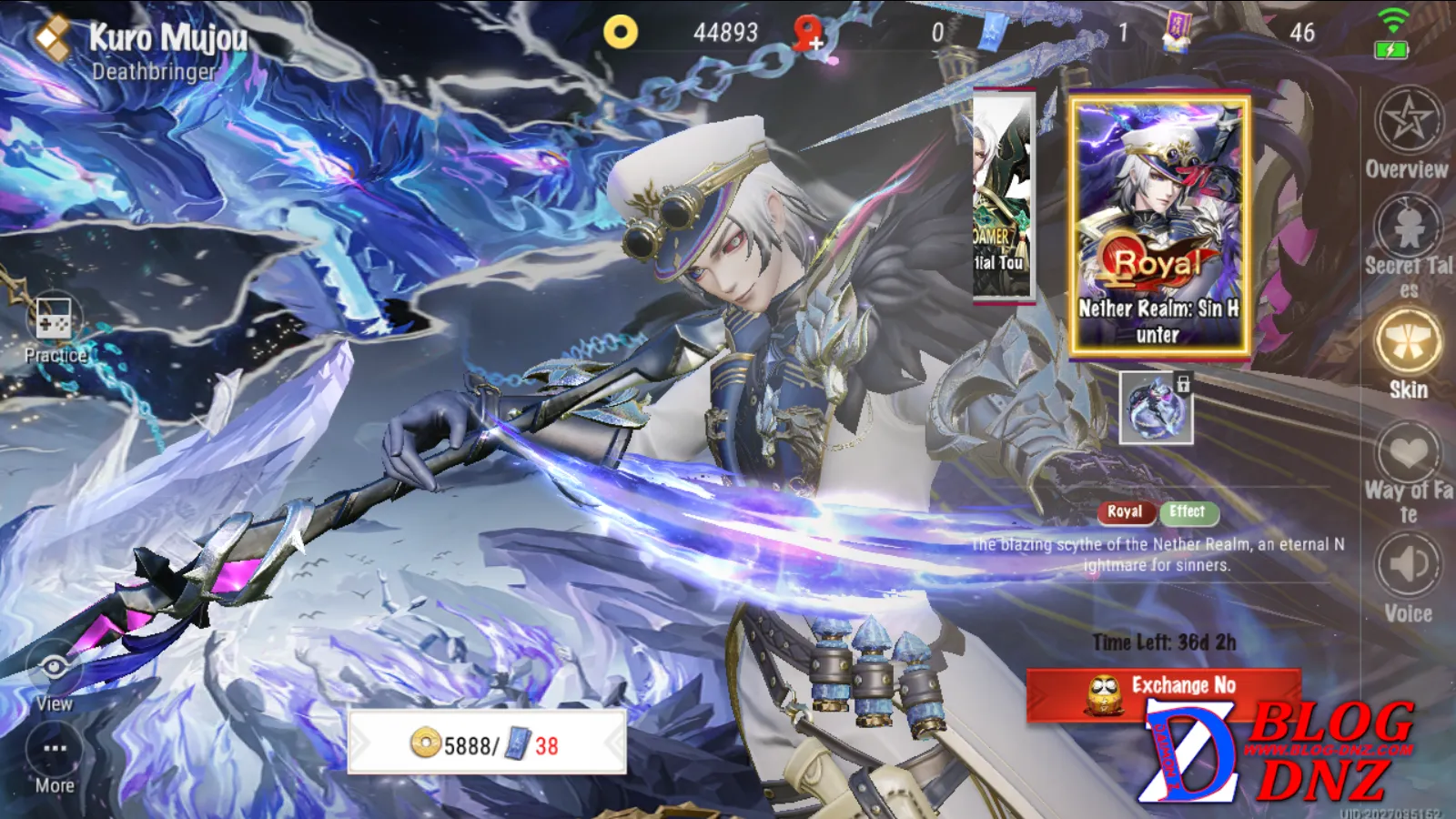The image size is (1456, 819).
Task: Select the Nether Realm: Sin Hunter skin card
Action: point(1158,226)
